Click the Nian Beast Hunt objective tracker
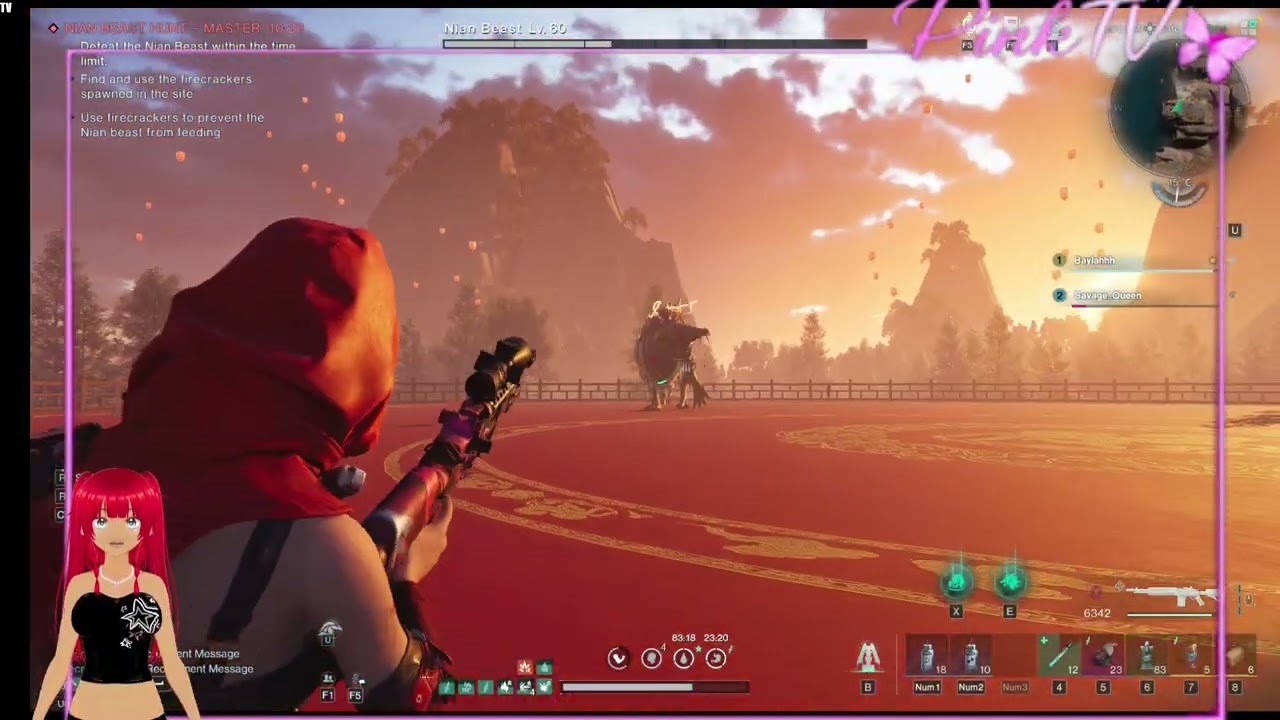This screenshot has width=1280, height=720. [x=182, y=28]
